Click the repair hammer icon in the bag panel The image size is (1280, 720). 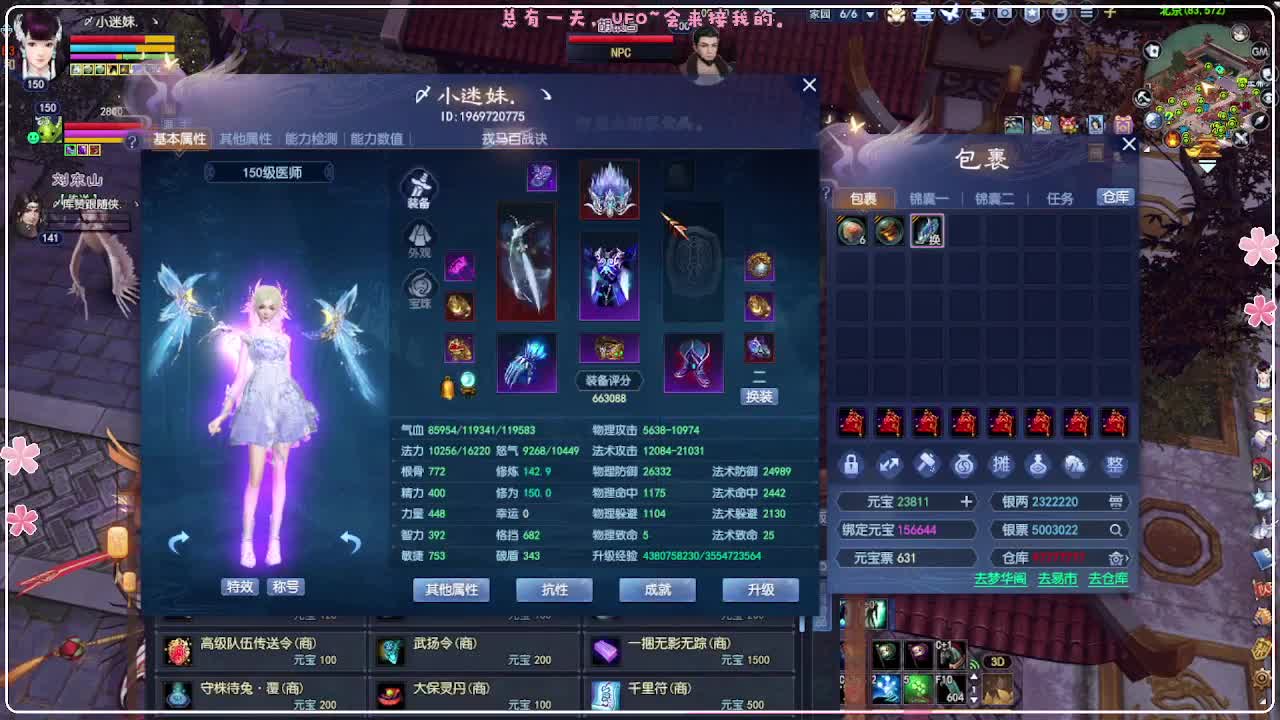coord(927,464)
